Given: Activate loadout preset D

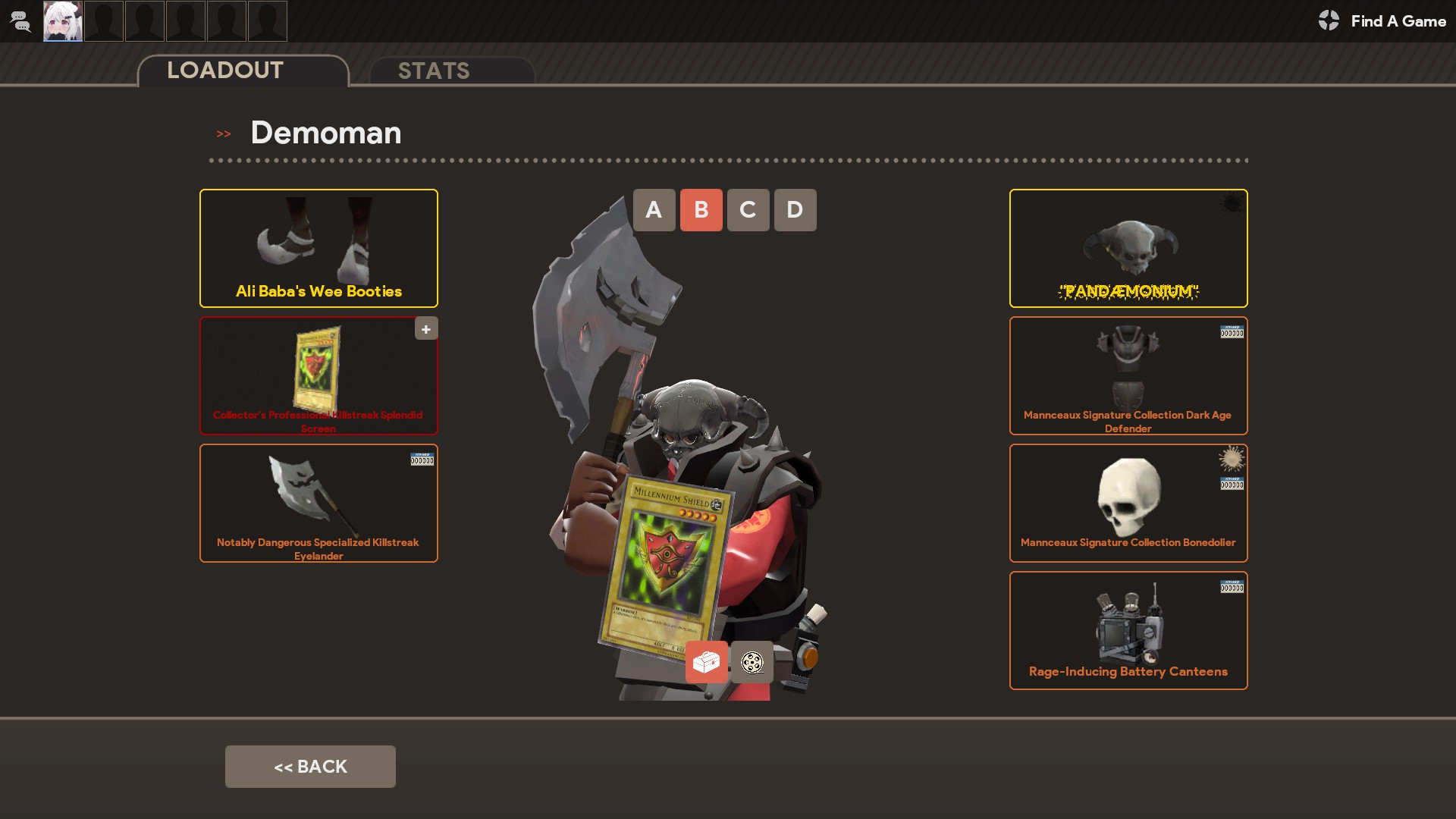Looking at the screenshot, I should (795, 210).
